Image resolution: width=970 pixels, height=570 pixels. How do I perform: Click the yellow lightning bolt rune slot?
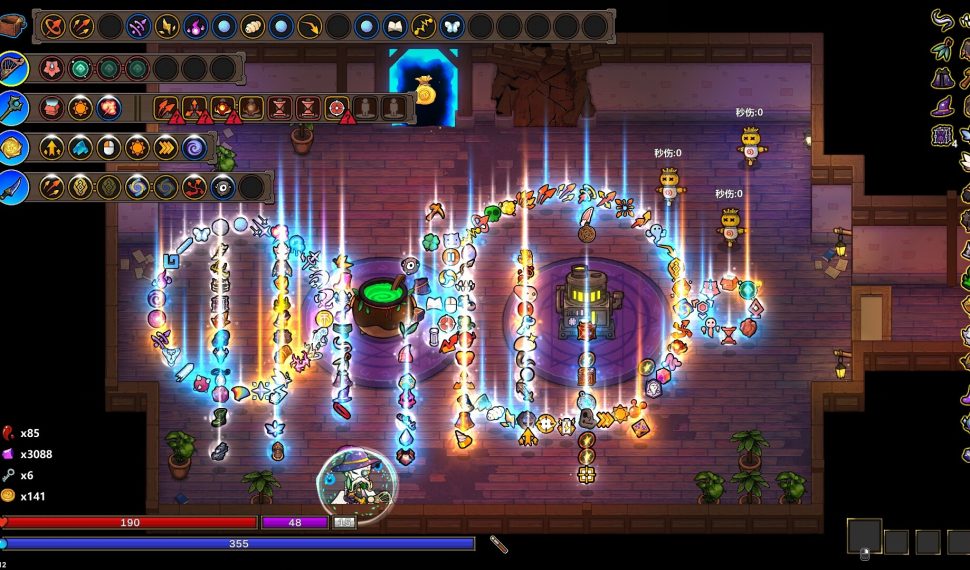[424, 26]
